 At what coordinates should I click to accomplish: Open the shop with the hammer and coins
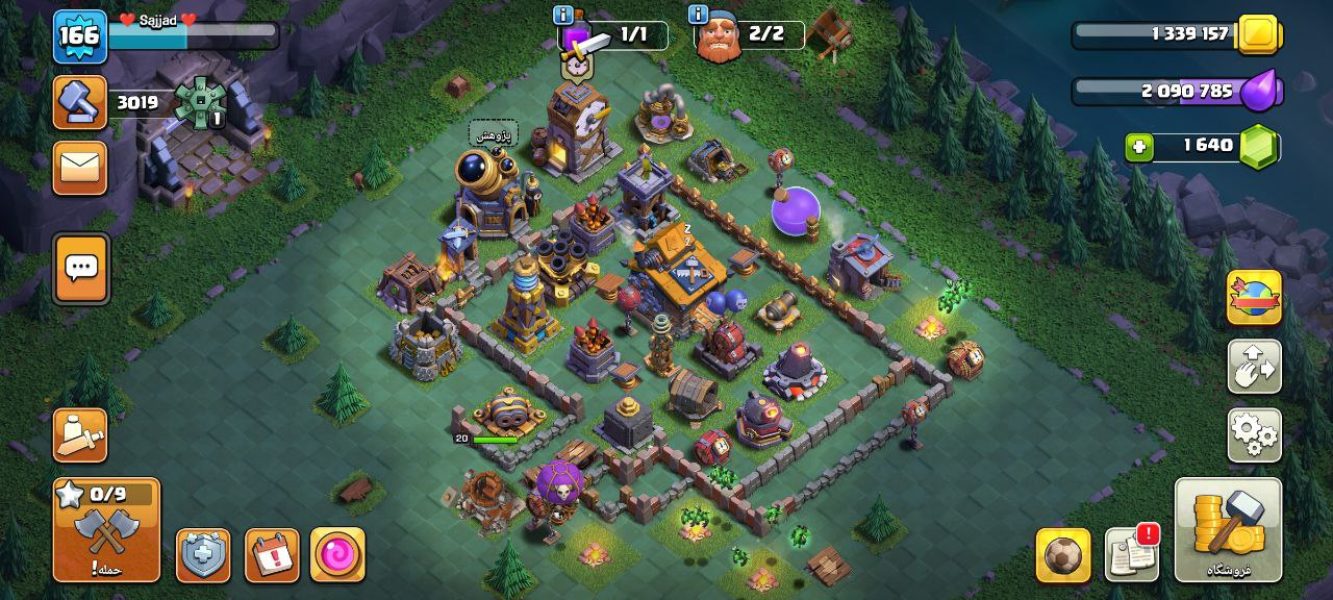click(x=1227, y=530)
